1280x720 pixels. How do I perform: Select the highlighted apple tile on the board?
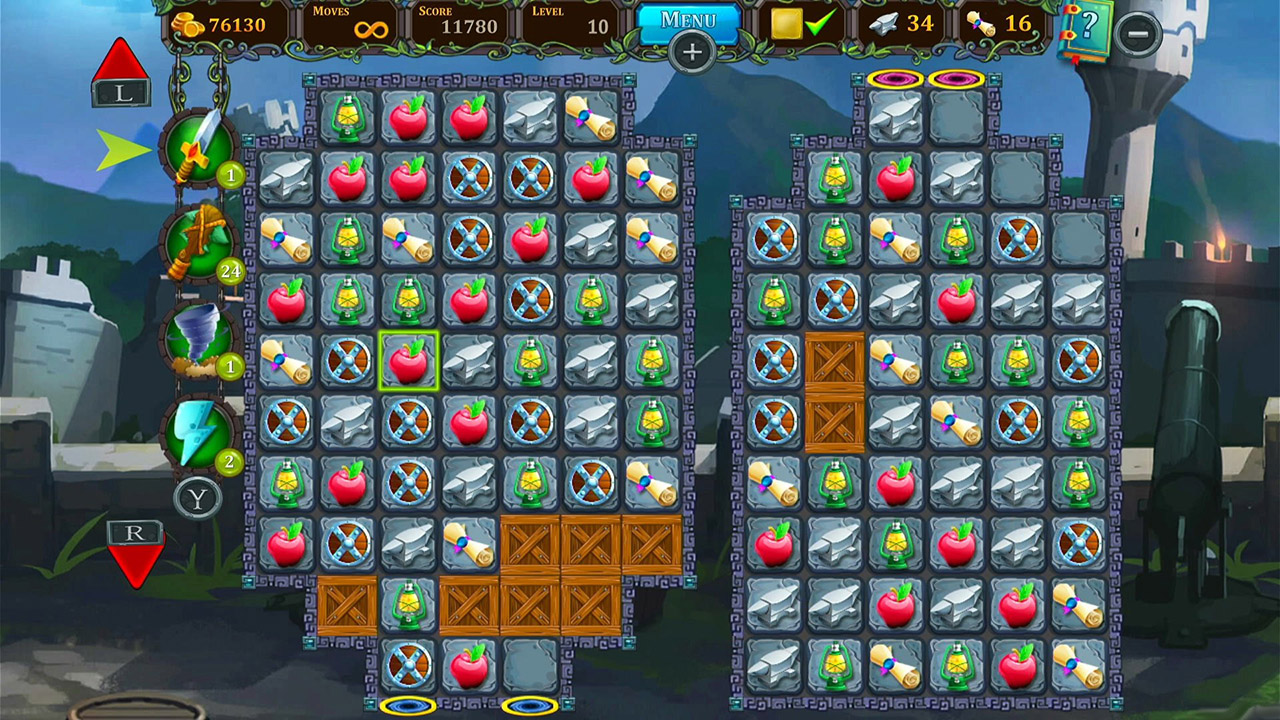[x=410, y=359]
